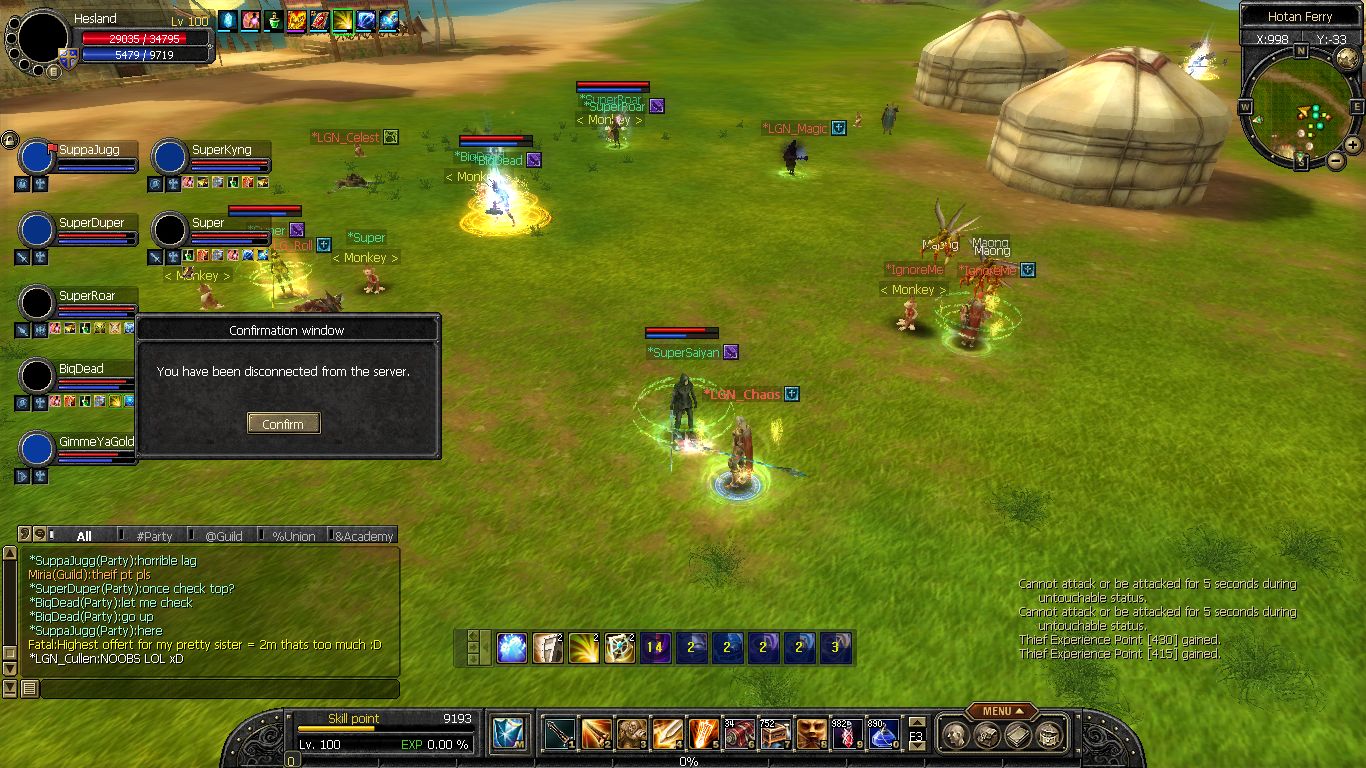Screen dimensions: 1366x768
Task: Open the character head icon in menu bar
Action: 954,735
